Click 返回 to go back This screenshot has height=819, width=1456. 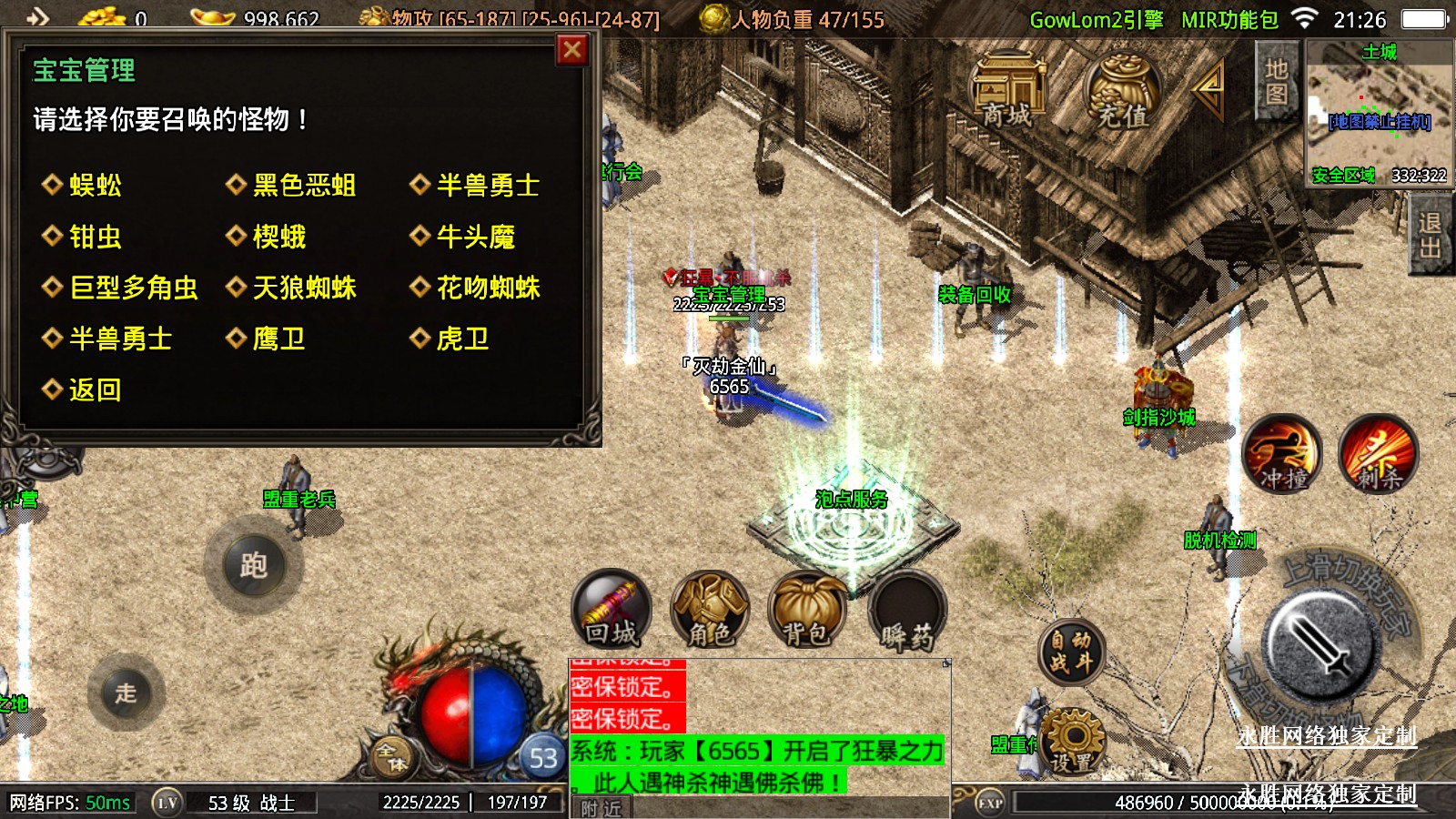click(95, 390)
